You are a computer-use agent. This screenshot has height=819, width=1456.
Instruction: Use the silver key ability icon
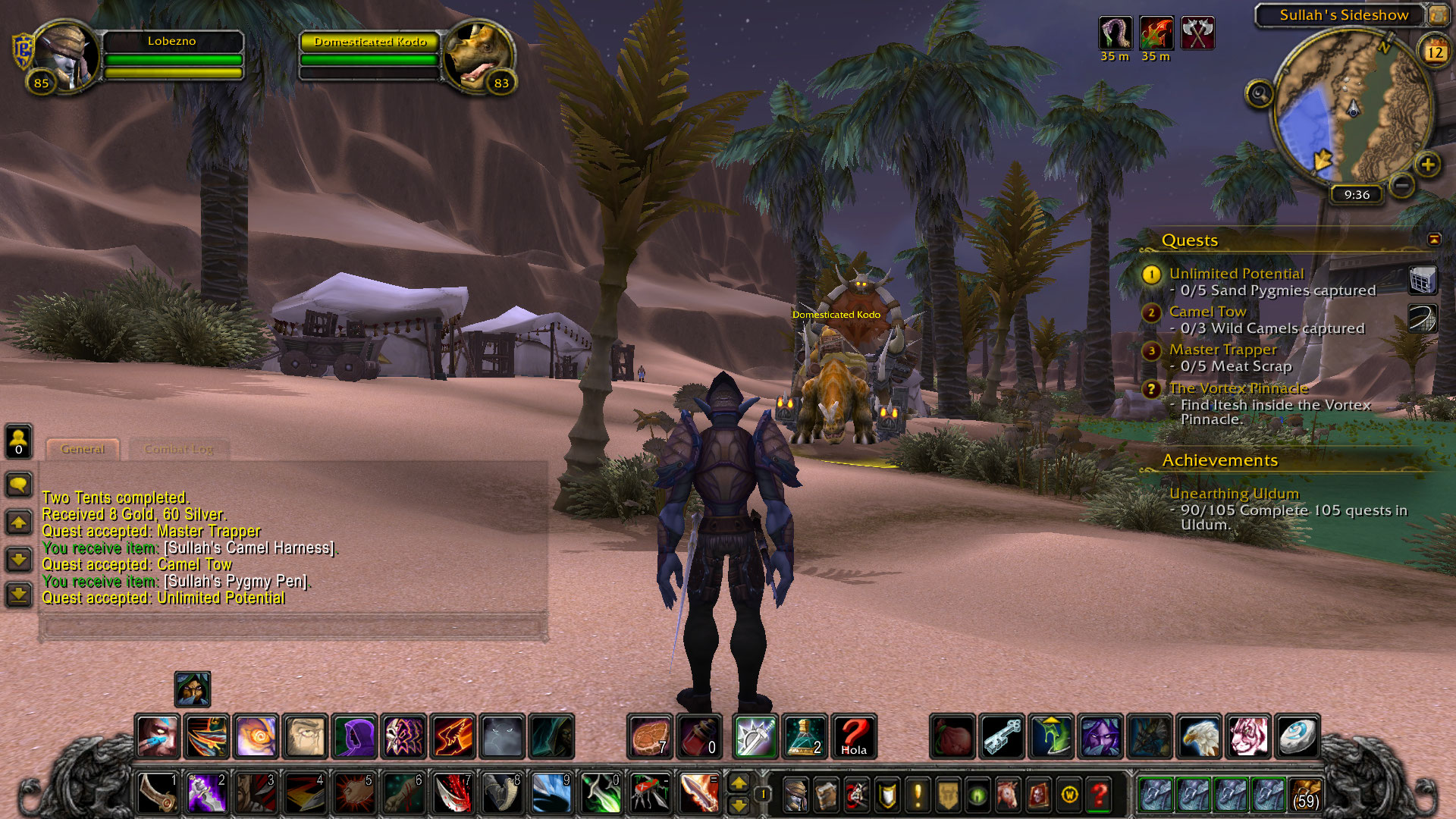(x=1003, y=736)
